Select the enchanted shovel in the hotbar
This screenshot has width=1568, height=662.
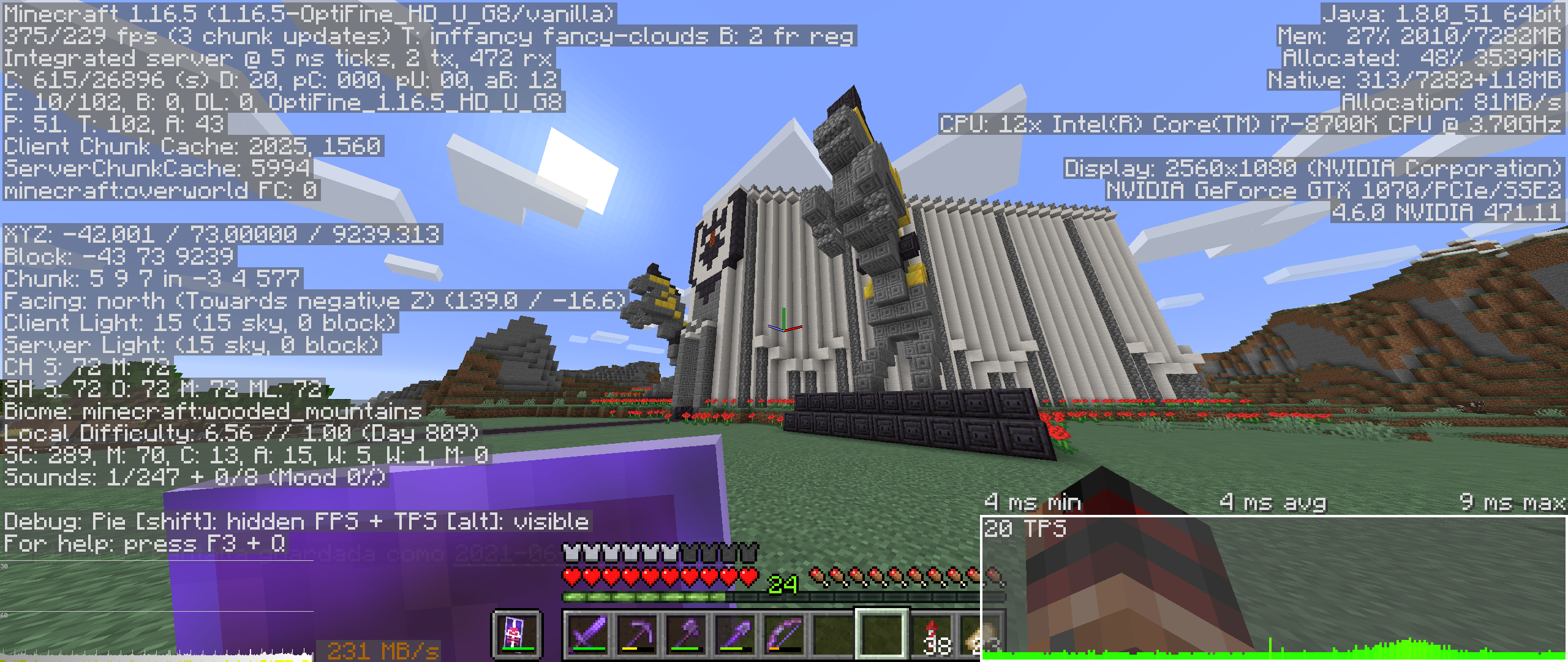pos(736,636)
